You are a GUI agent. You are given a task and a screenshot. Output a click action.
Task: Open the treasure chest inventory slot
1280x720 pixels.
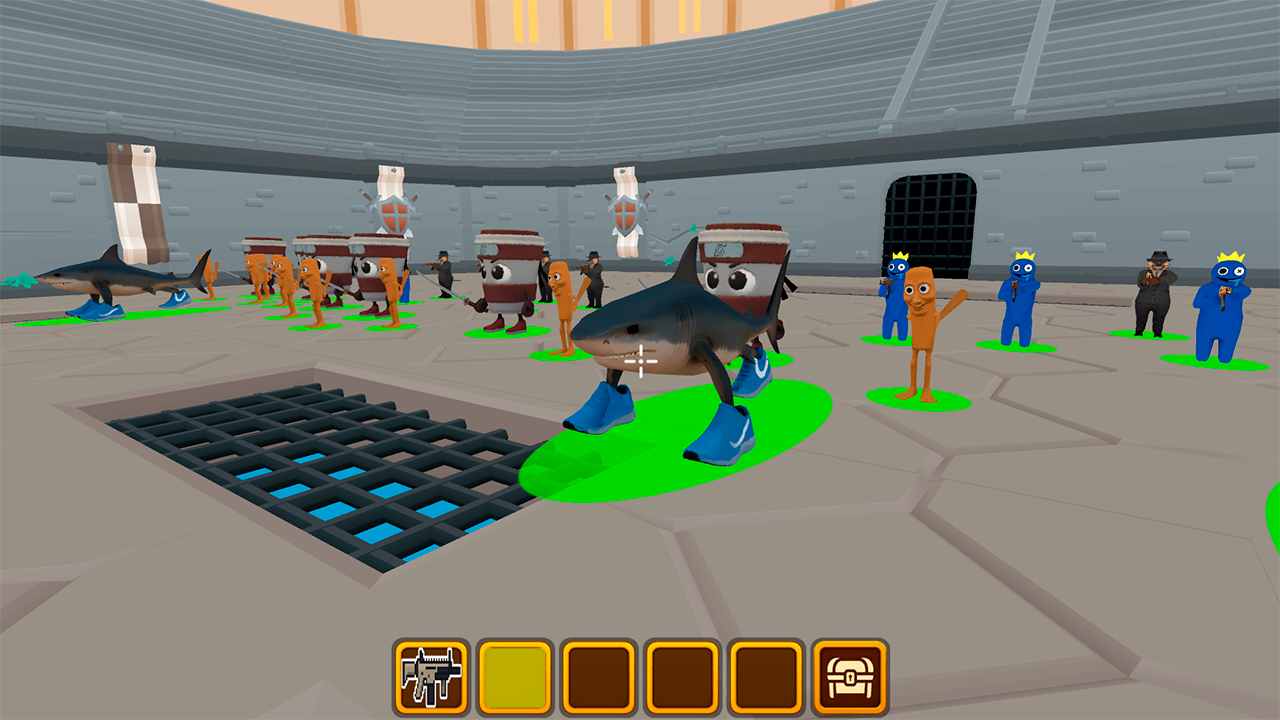[x=851, y=675]
